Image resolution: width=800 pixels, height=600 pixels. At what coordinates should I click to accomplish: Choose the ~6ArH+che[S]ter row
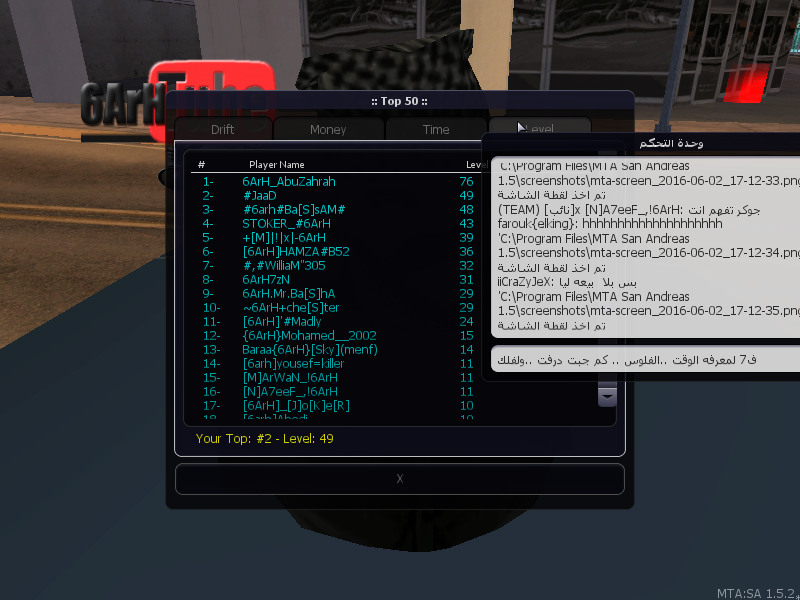coord(291,308)
